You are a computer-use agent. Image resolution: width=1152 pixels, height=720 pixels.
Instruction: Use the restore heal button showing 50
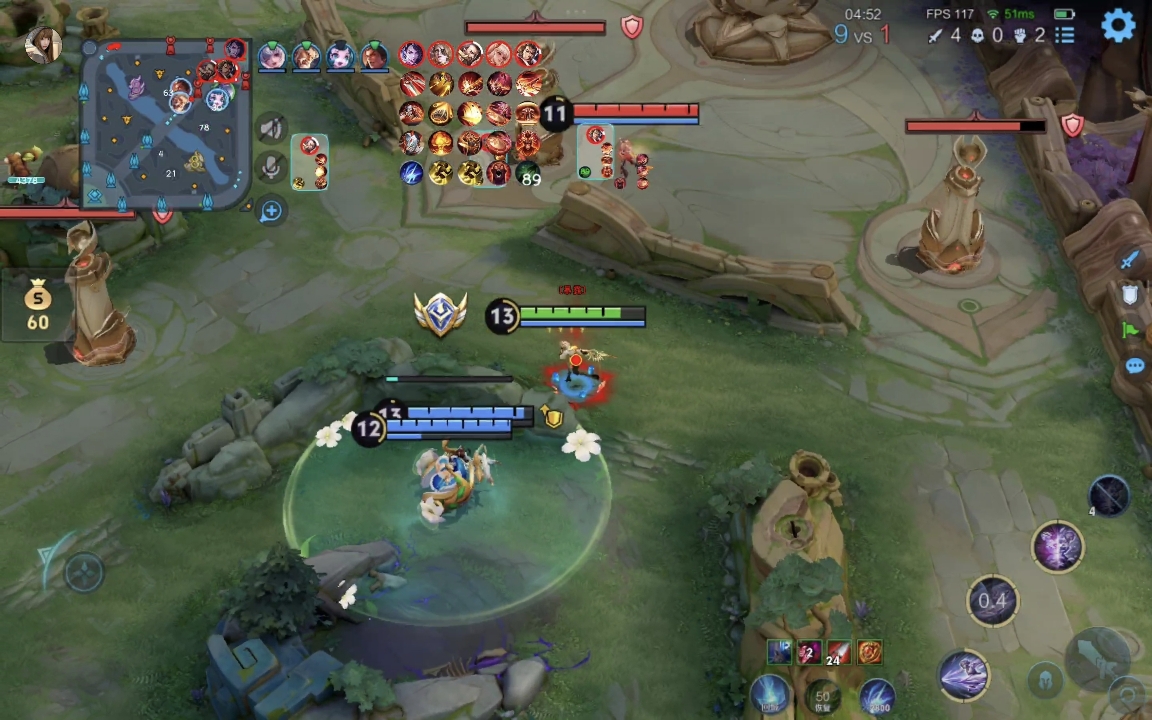point(822,696)
